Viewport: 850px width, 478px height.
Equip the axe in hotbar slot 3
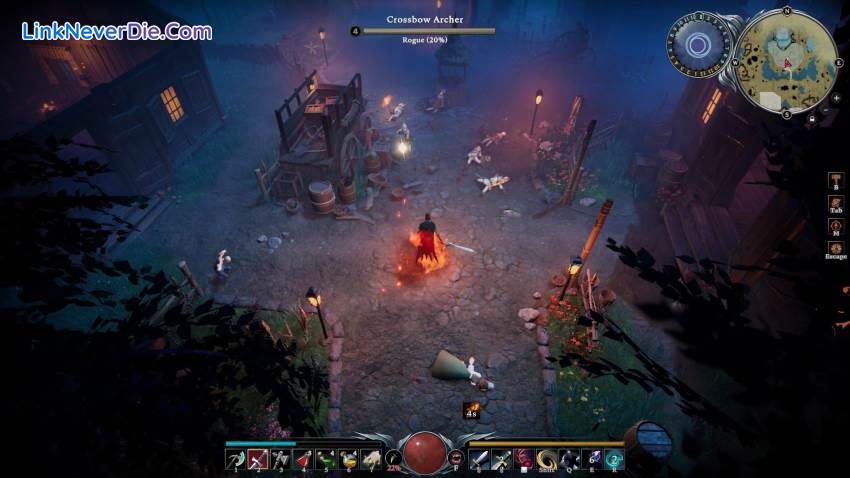pos(280,459)
